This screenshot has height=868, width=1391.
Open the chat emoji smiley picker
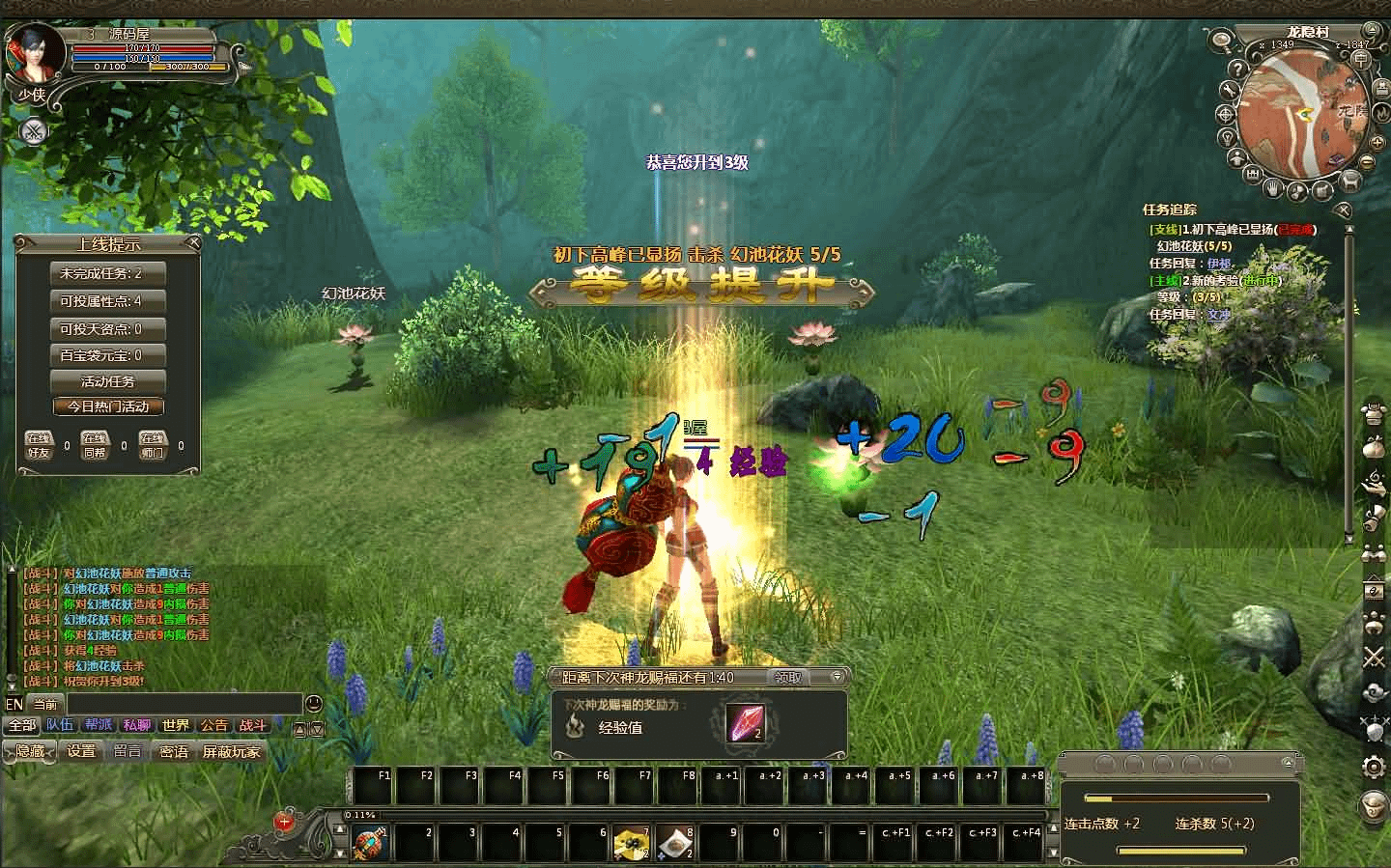313,703
